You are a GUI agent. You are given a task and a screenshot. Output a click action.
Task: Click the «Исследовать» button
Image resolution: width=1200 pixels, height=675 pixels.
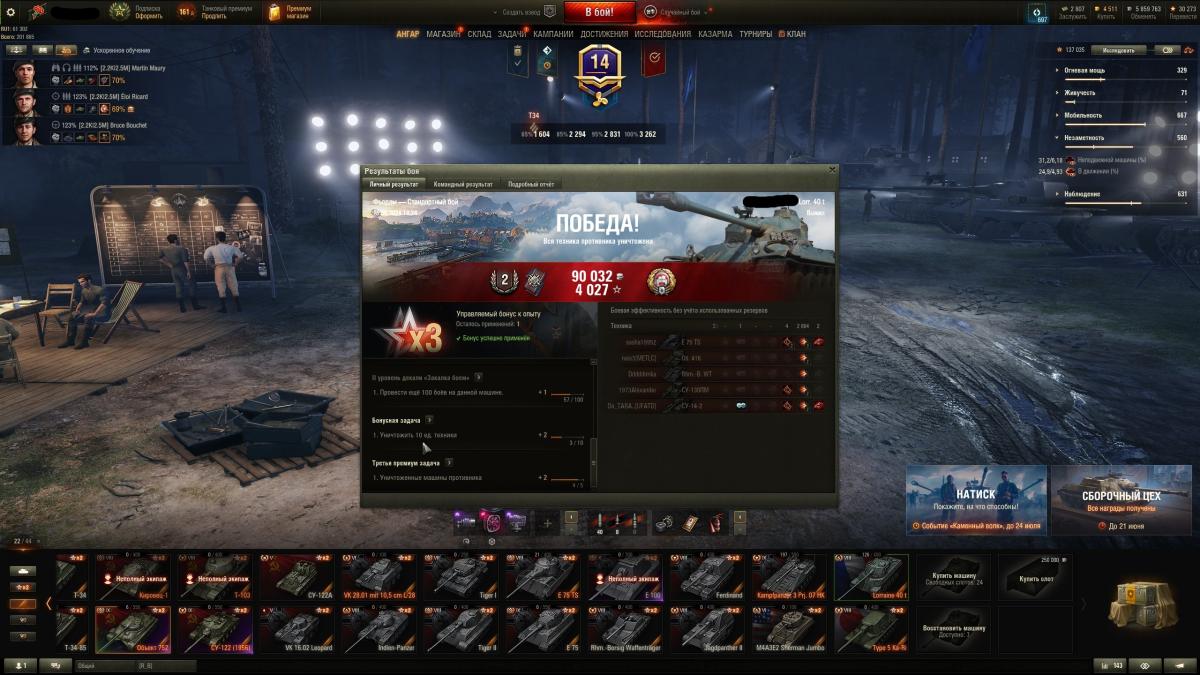pyautogui.click(x=1118, y=49)
